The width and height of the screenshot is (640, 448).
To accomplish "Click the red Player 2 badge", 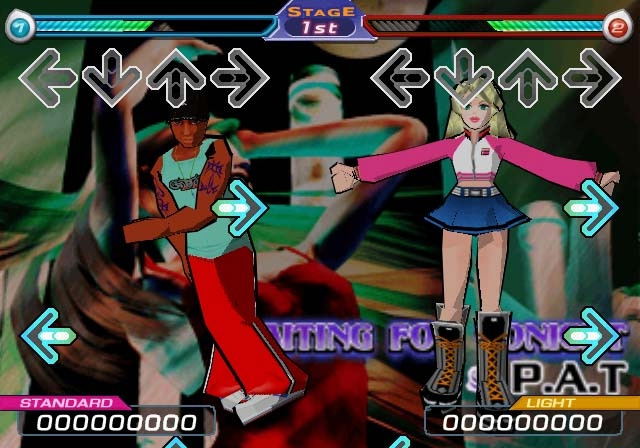I will [x=619, y=28].
